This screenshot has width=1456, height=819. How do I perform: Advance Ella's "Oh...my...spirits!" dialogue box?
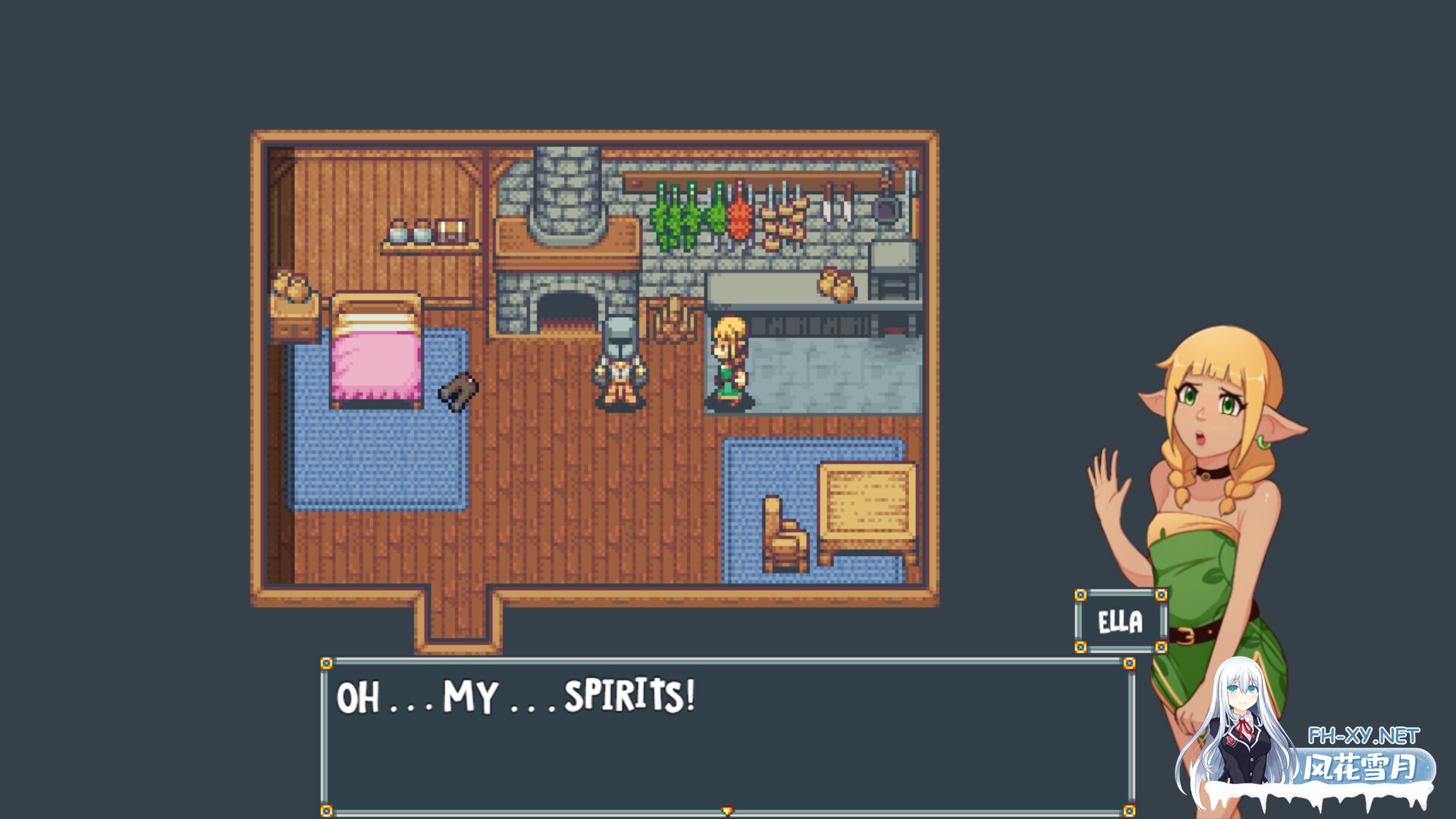pyautogui.click(x=726, y=736)
